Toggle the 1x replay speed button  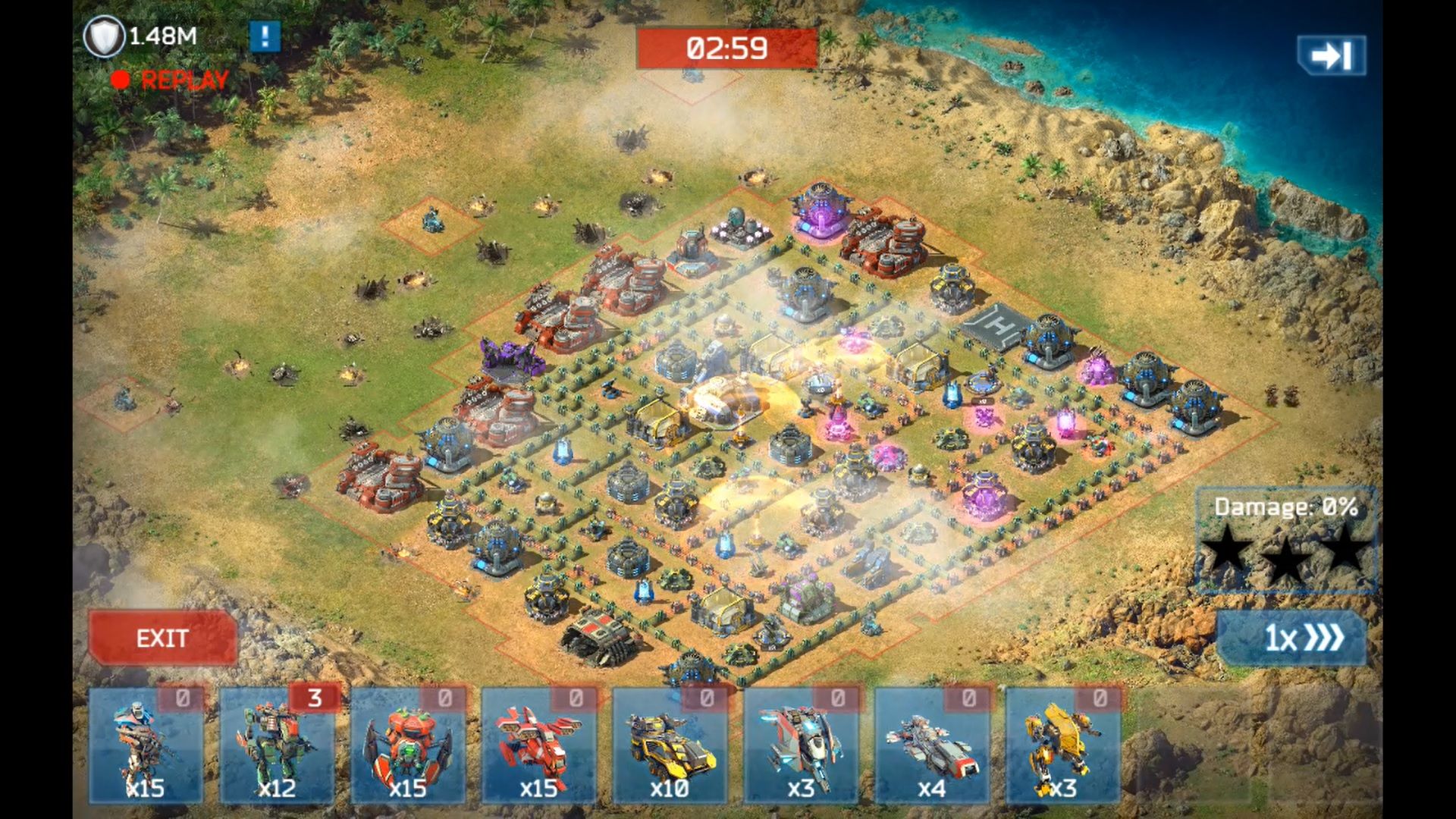(x=1291, y=638)
